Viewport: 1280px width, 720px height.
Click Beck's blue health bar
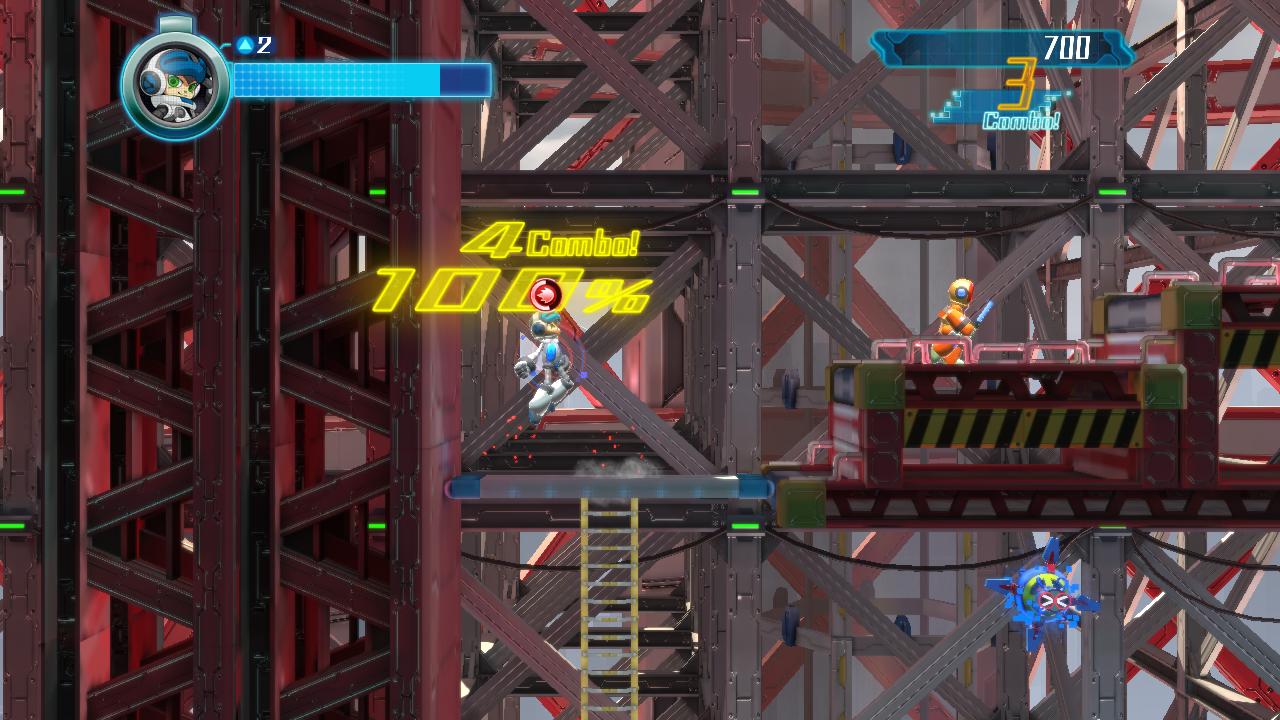coord(340,78)
